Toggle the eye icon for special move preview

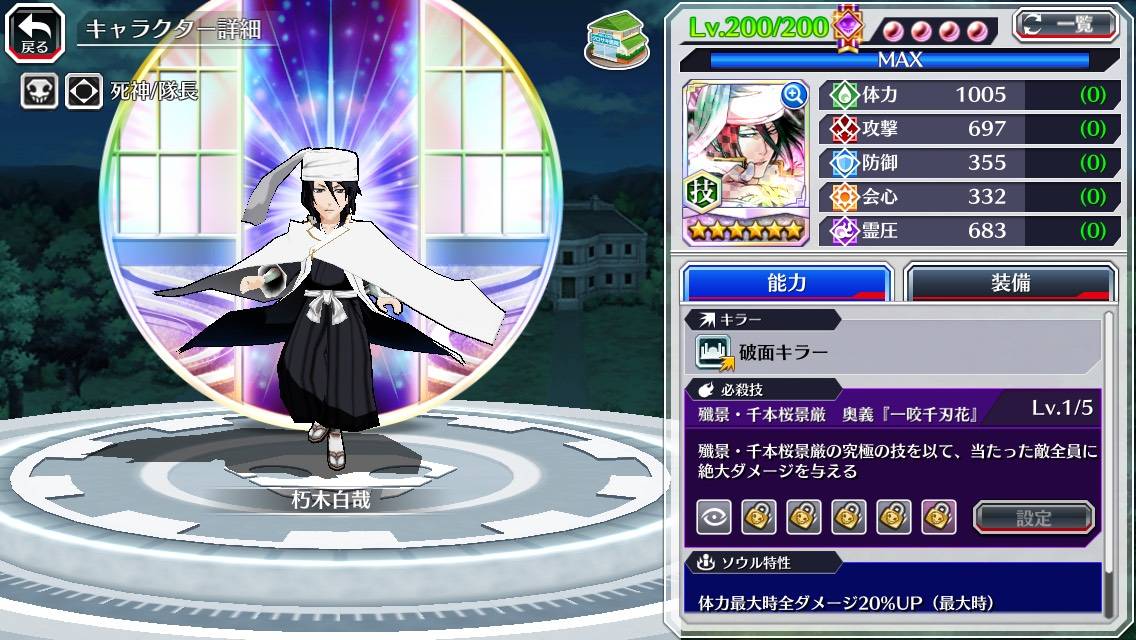pyautogui.click(x=713, y=517)
